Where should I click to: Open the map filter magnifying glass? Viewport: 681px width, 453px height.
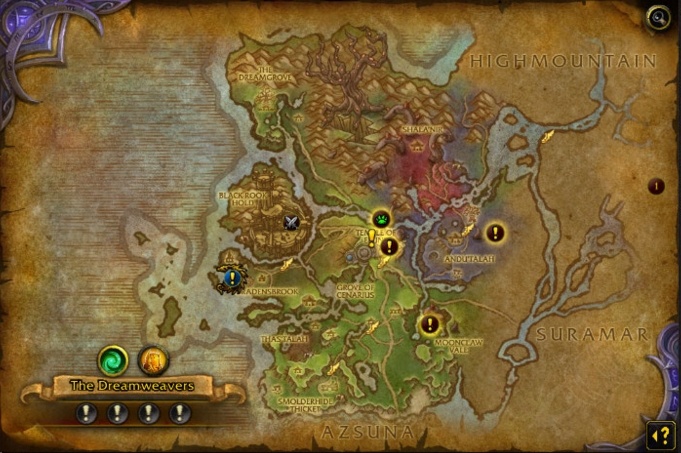657,16
